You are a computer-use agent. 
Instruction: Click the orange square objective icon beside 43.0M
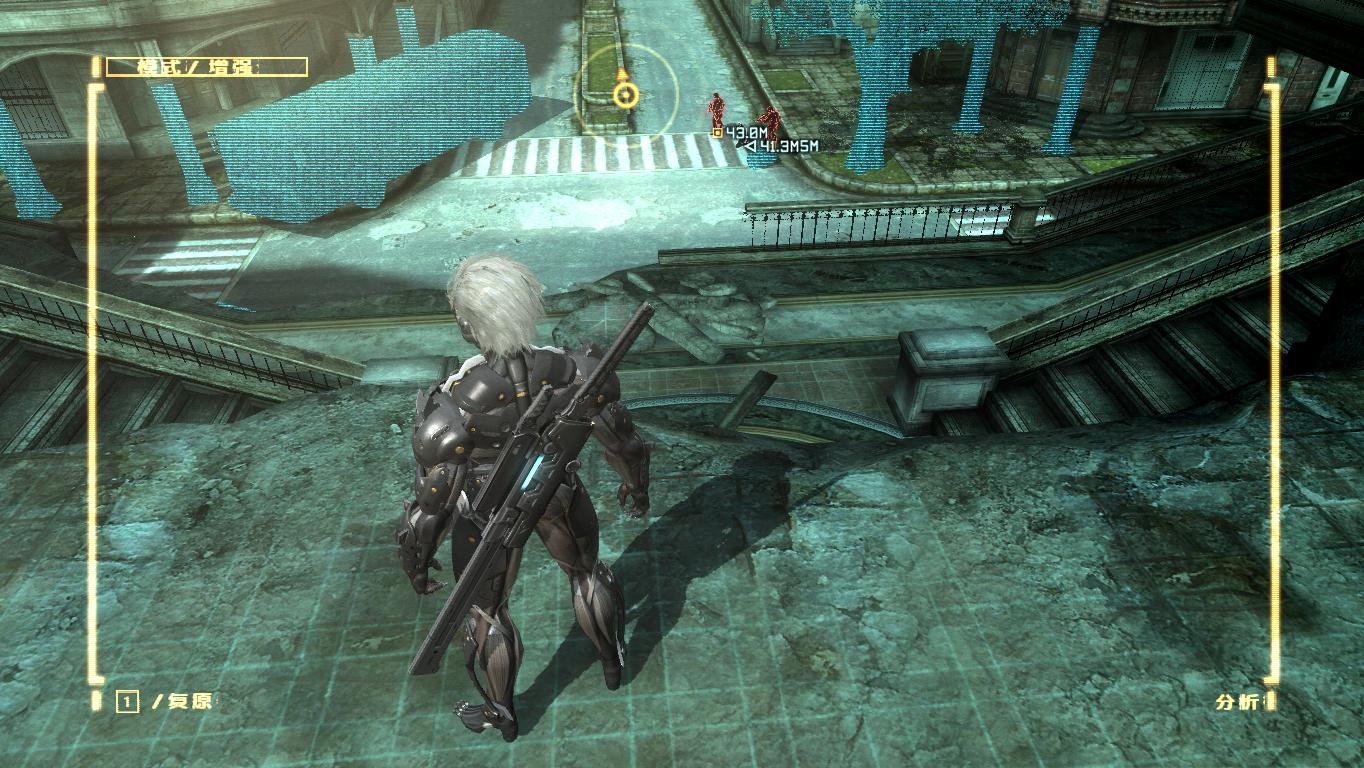click(x=718, y=134)
